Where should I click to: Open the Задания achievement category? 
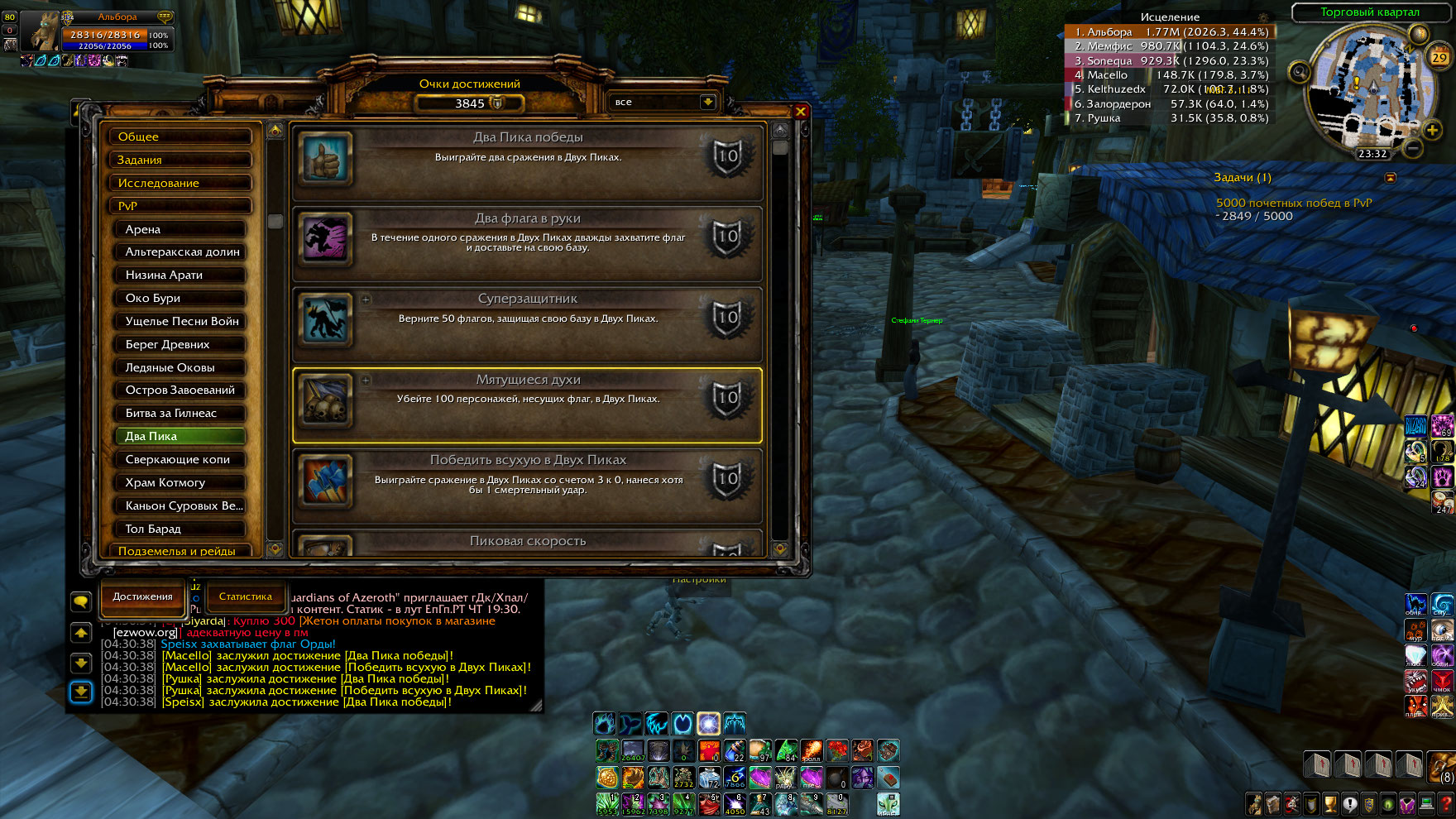tap(180, 160)
